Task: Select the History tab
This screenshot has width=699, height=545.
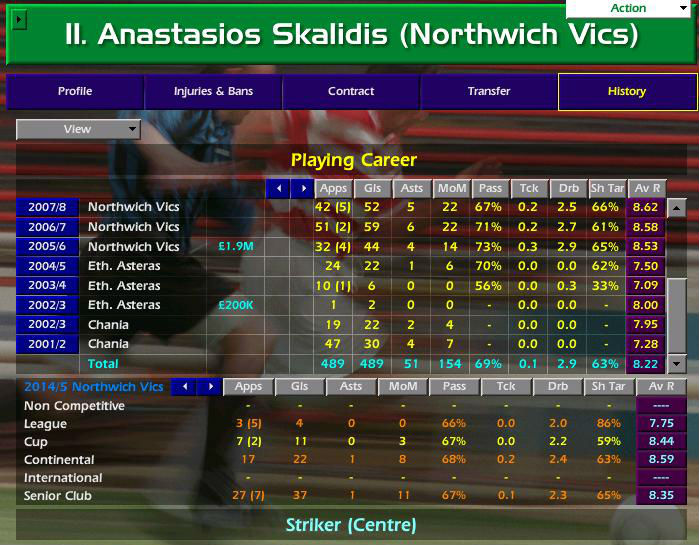Action: tap(627, 92)
